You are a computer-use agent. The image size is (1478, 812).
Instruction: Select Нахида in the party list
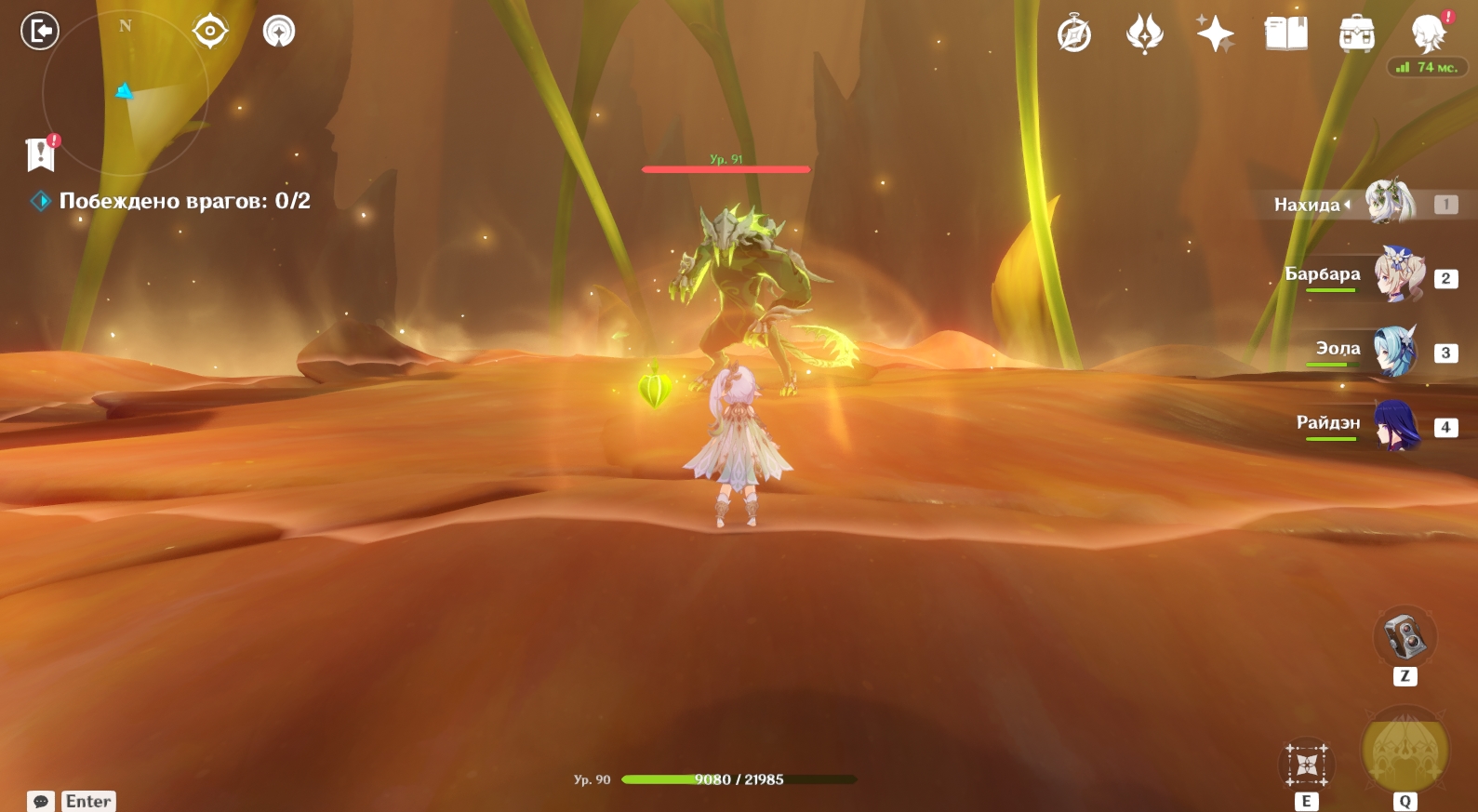[x=1389, y=204]
